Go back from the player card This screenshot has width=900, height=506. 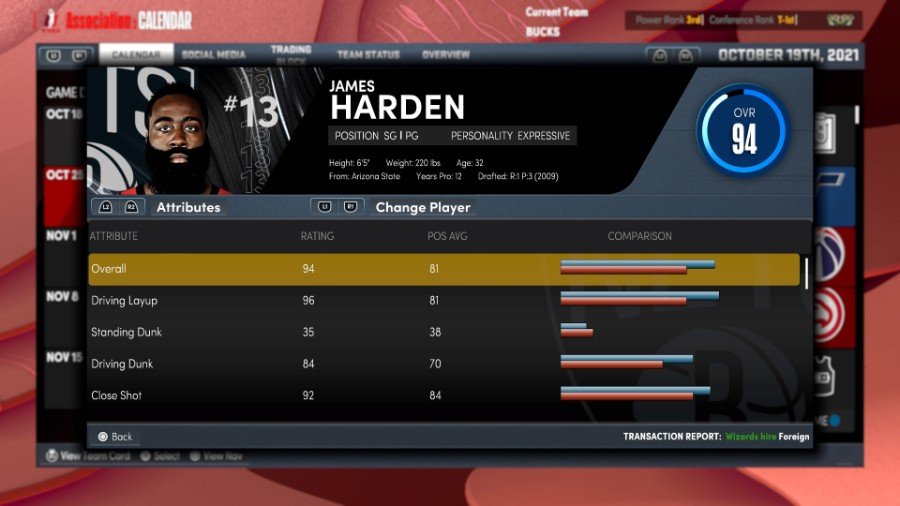(x=115, y=437)
